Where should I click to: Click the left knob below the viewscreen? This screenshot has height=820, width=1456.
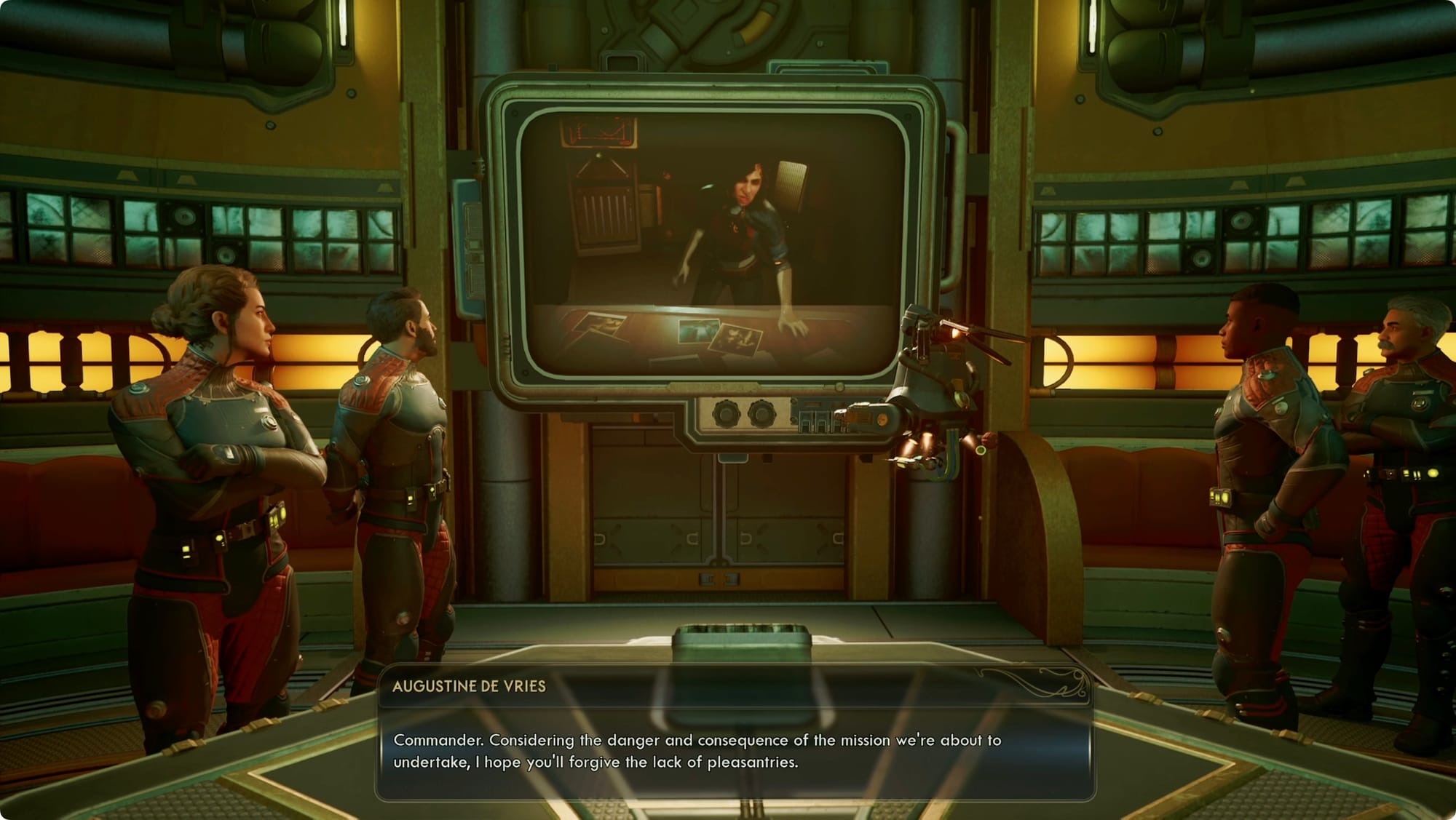726,414
